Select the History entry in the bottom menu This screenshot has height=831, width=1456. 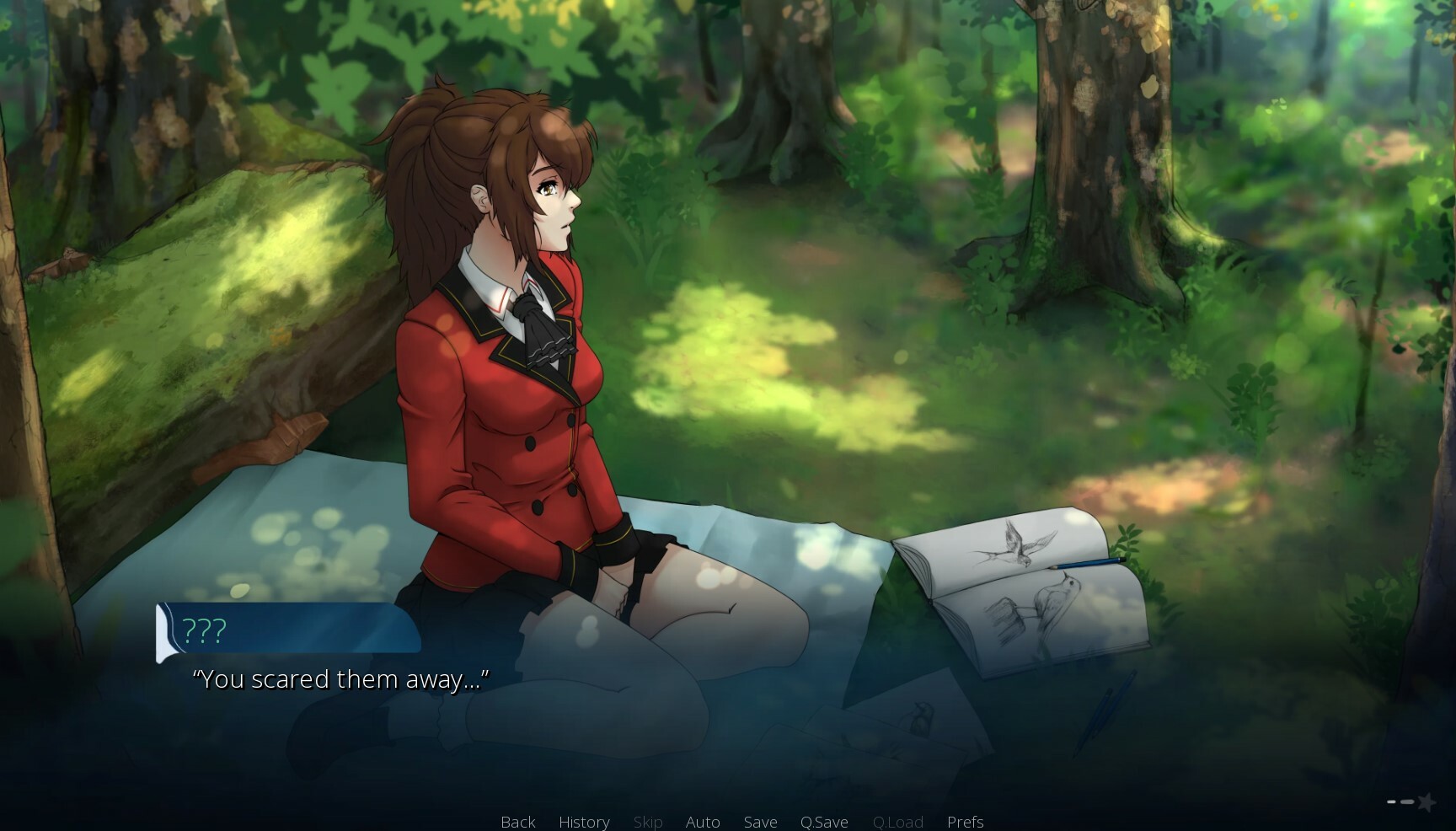point(583,822)
